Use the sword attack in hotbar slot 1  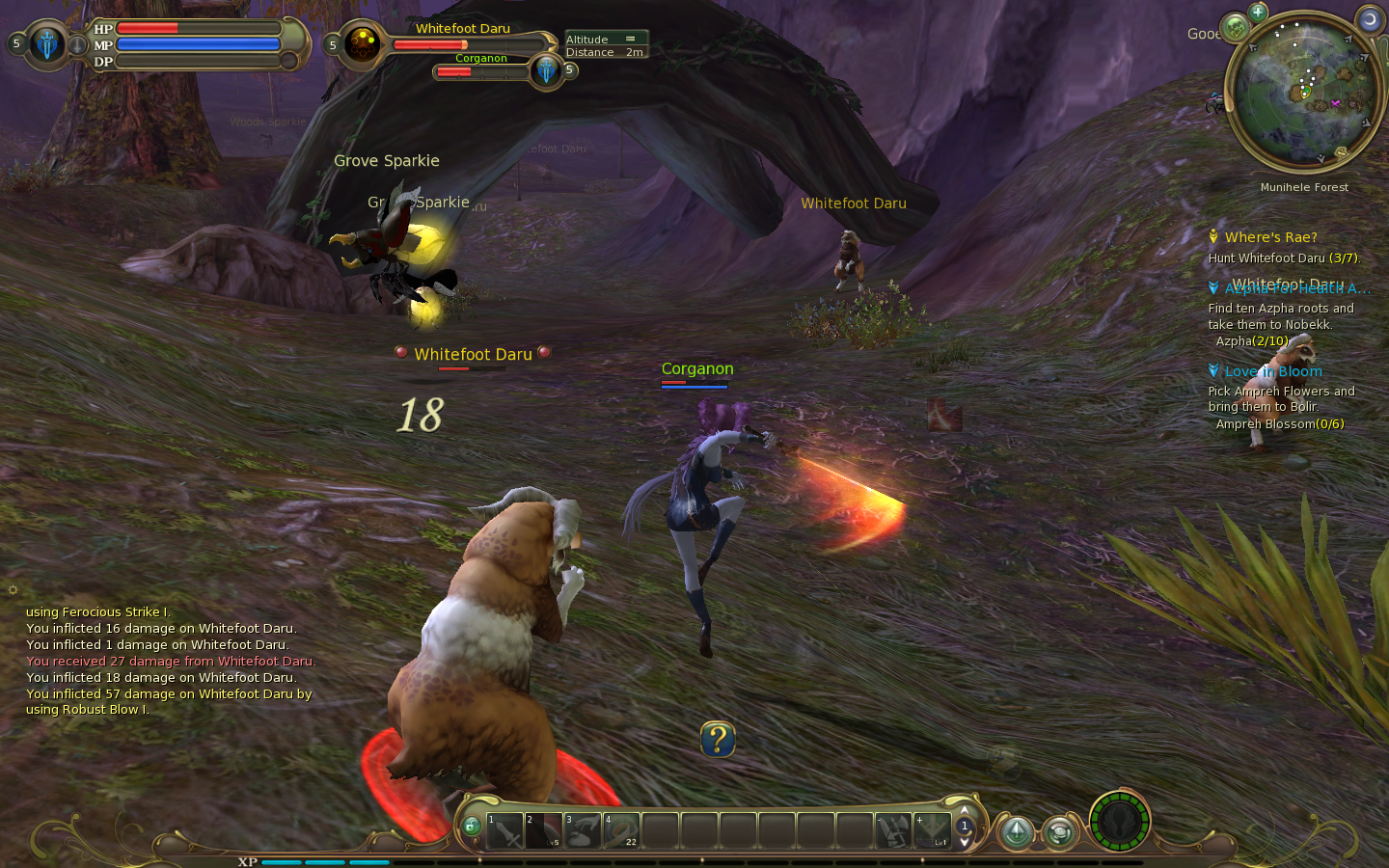(x=504, y=830)
